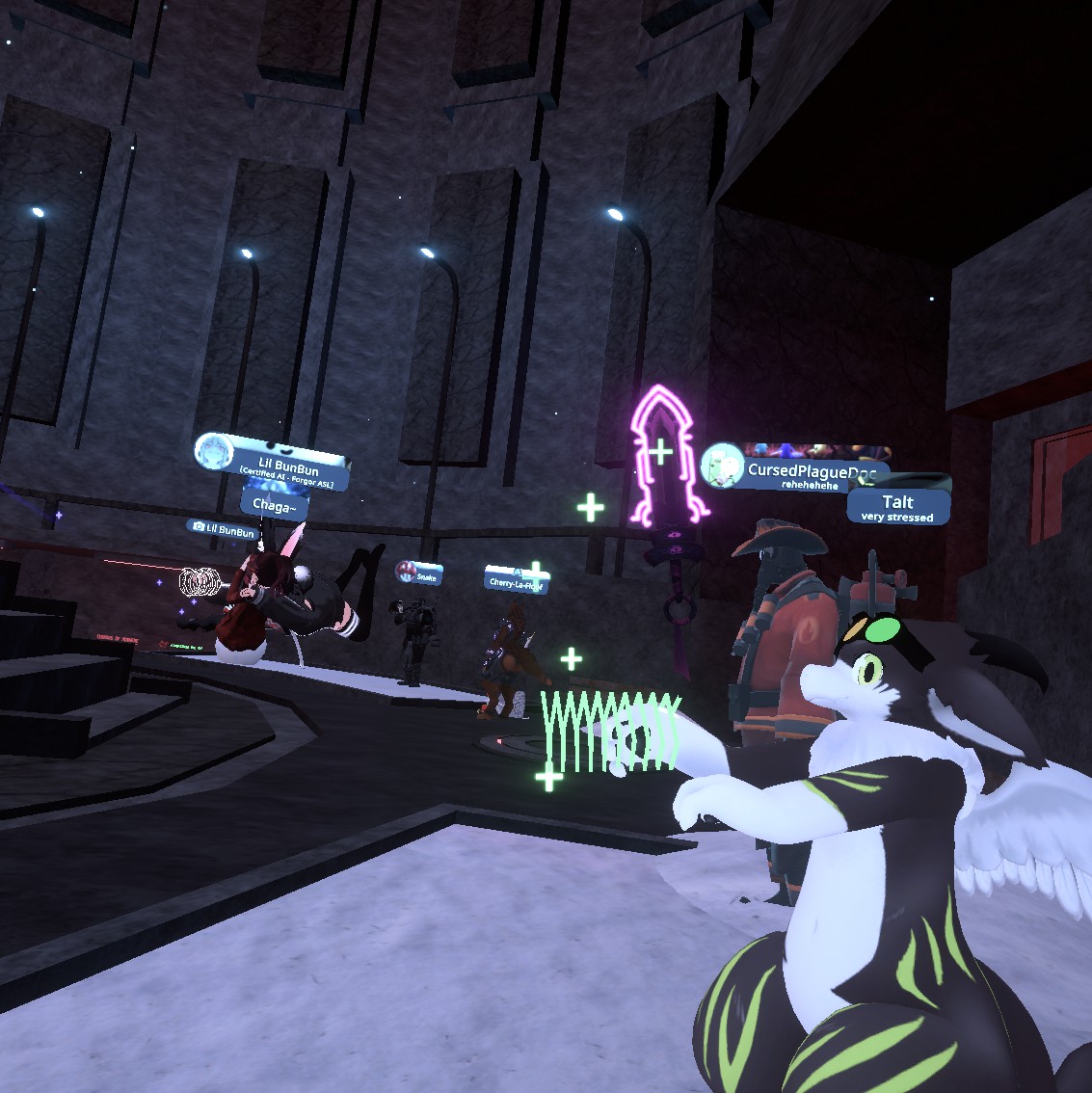
Task: Select the Lil BunBun player nameplate
Action: point(287,469)
